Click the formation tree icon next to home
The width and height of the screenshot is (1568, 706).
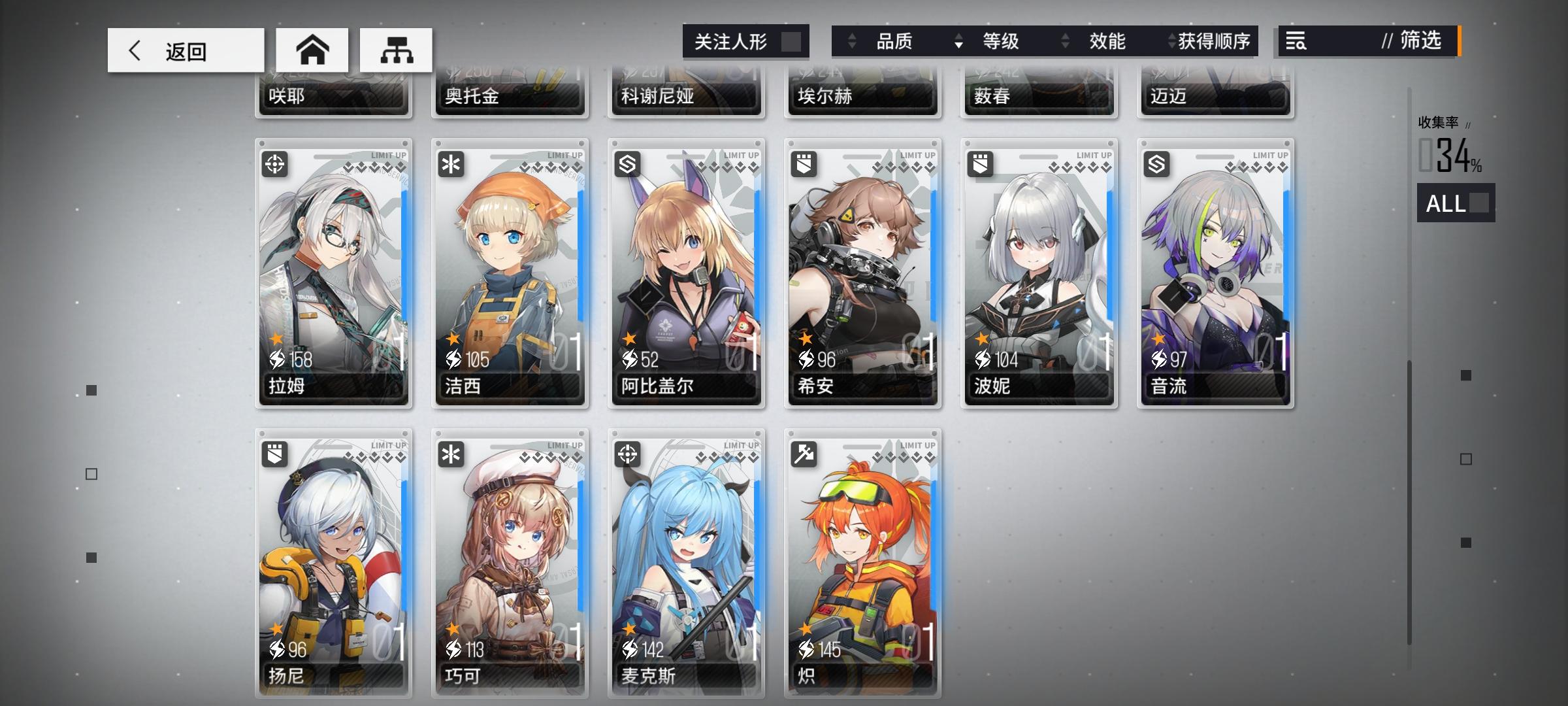[x=395, y=50]
